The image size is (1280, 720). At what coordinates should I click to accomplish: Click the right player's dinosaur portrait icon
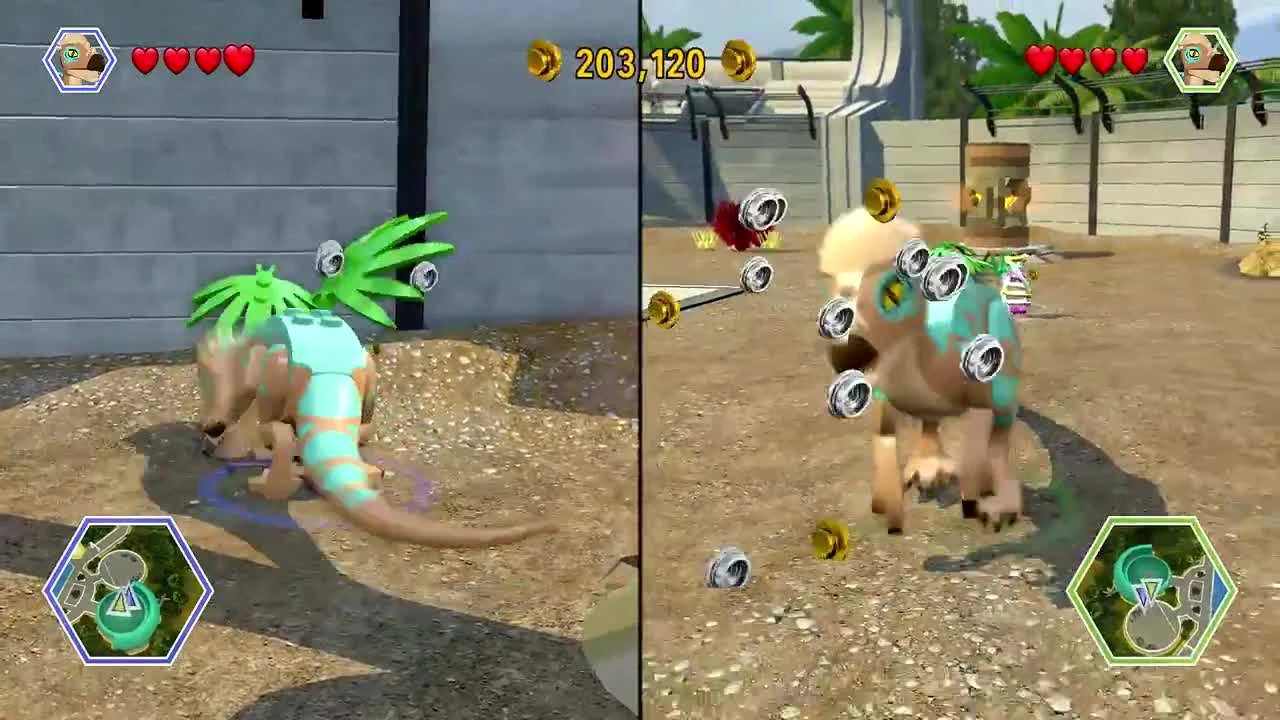click(1201, 57)
